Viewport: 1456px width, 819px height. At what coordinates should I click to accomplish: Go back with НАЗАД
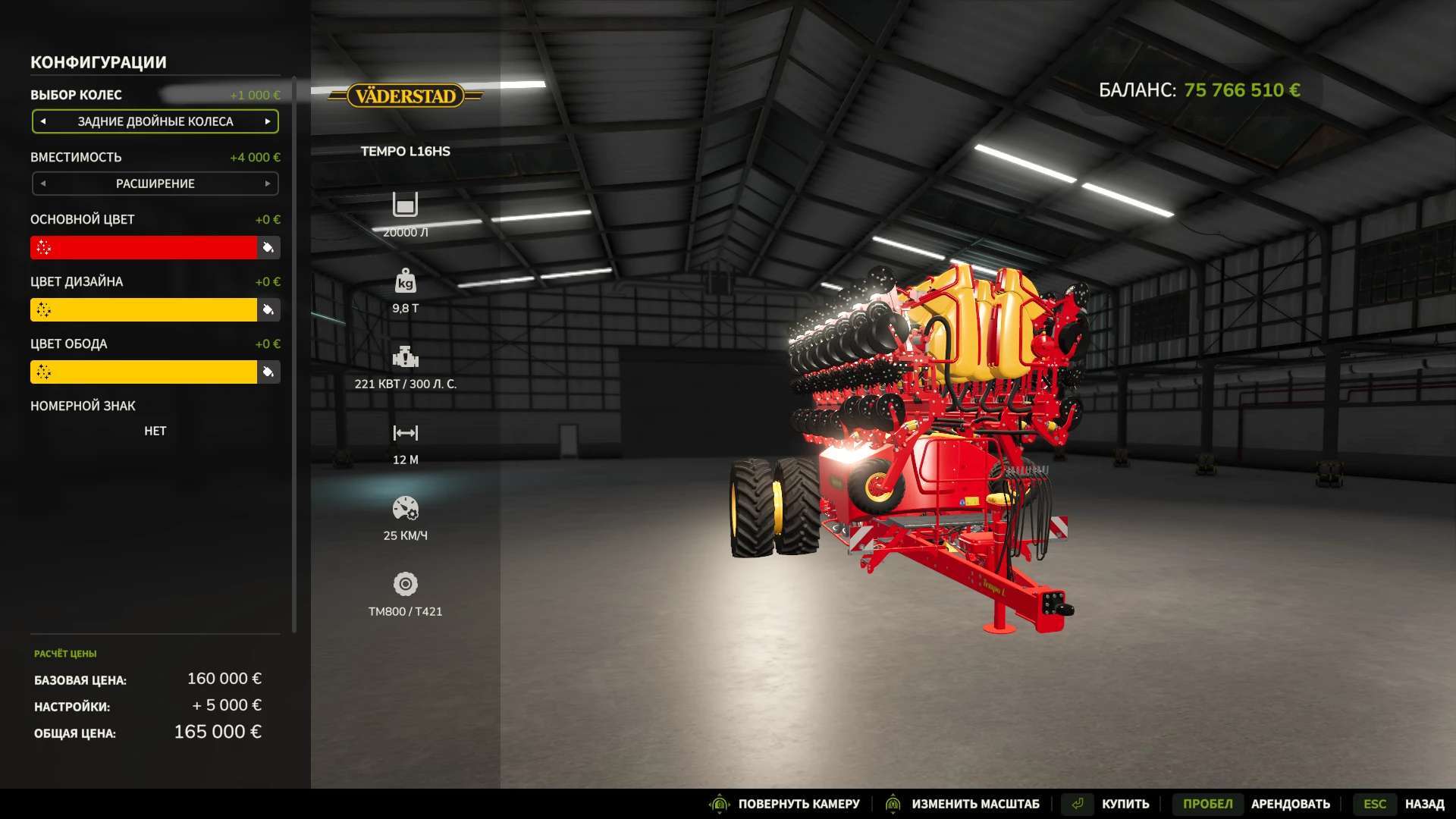pos(1423,804)
